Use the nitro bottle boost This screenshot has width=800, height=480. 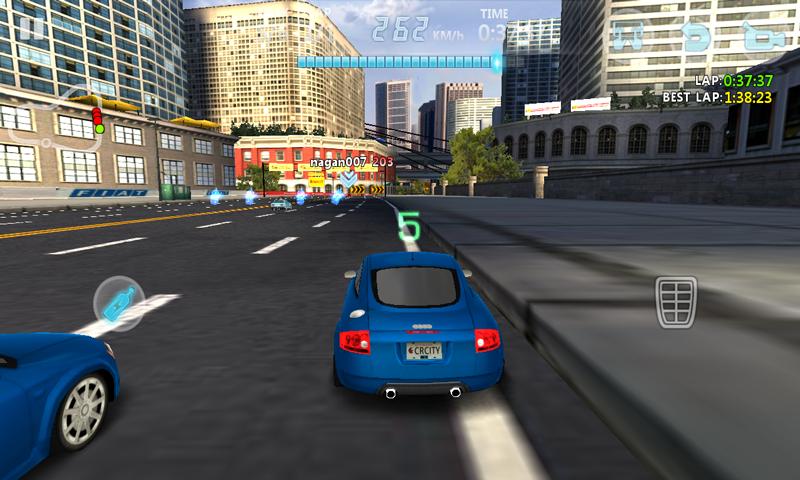tap(119, 303)
